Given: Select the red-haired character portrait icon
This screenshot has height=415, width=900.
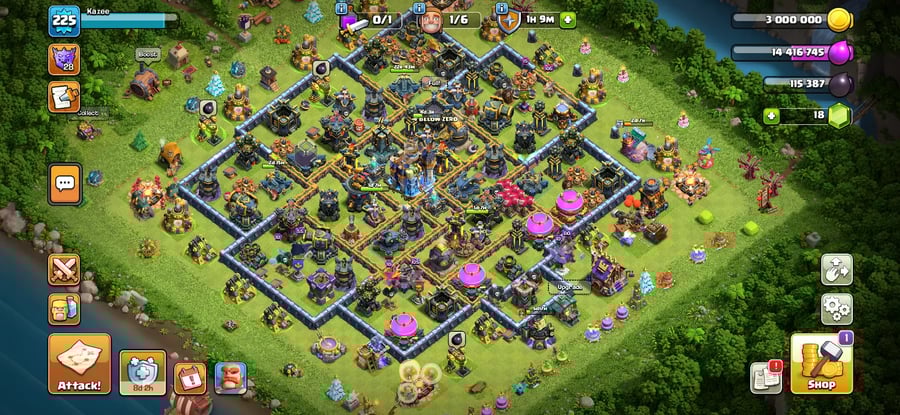Looking at the screenshot, I should coord(230,377).
